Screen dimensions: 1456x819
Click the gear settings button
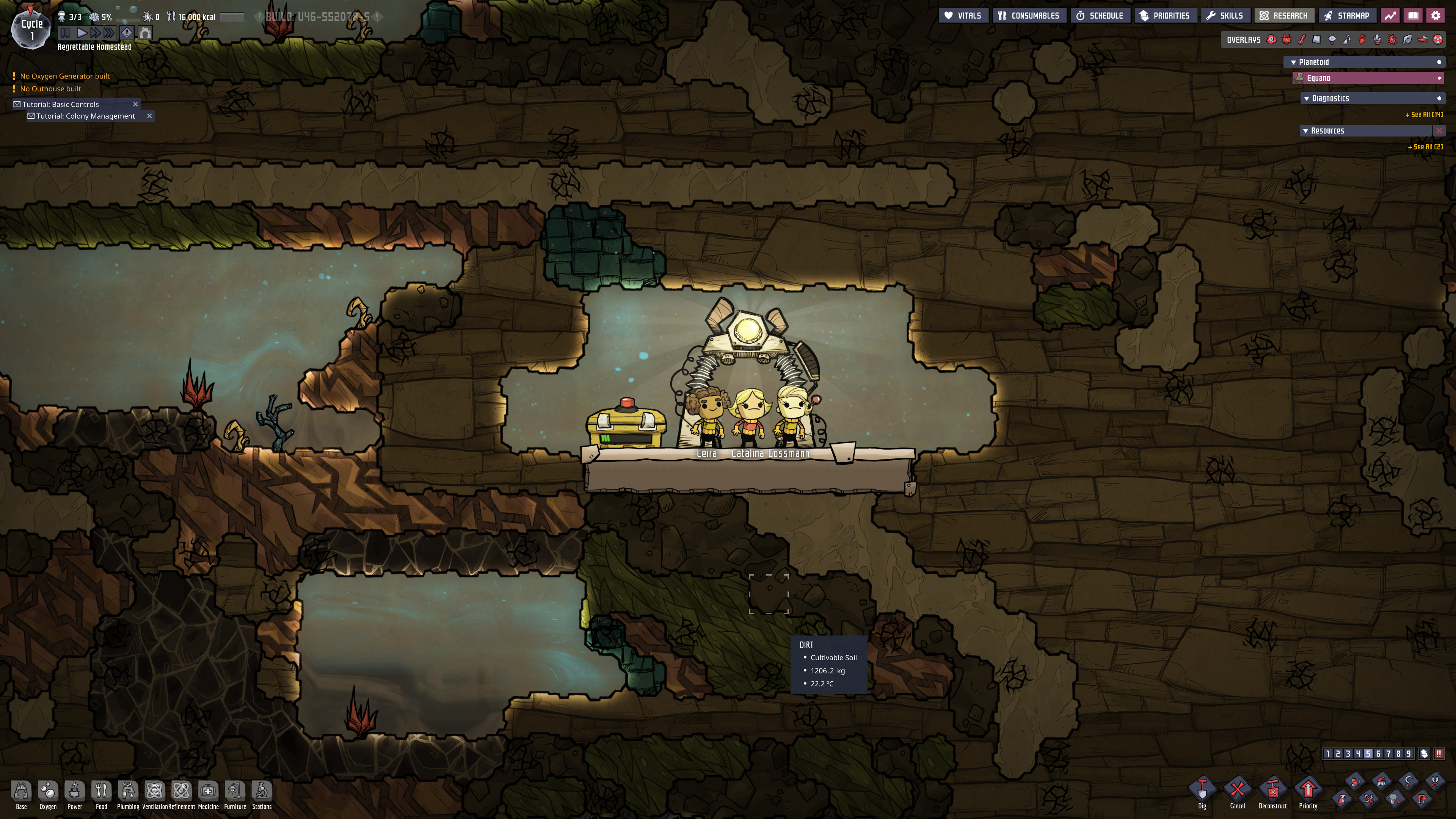click(1436, 16)
